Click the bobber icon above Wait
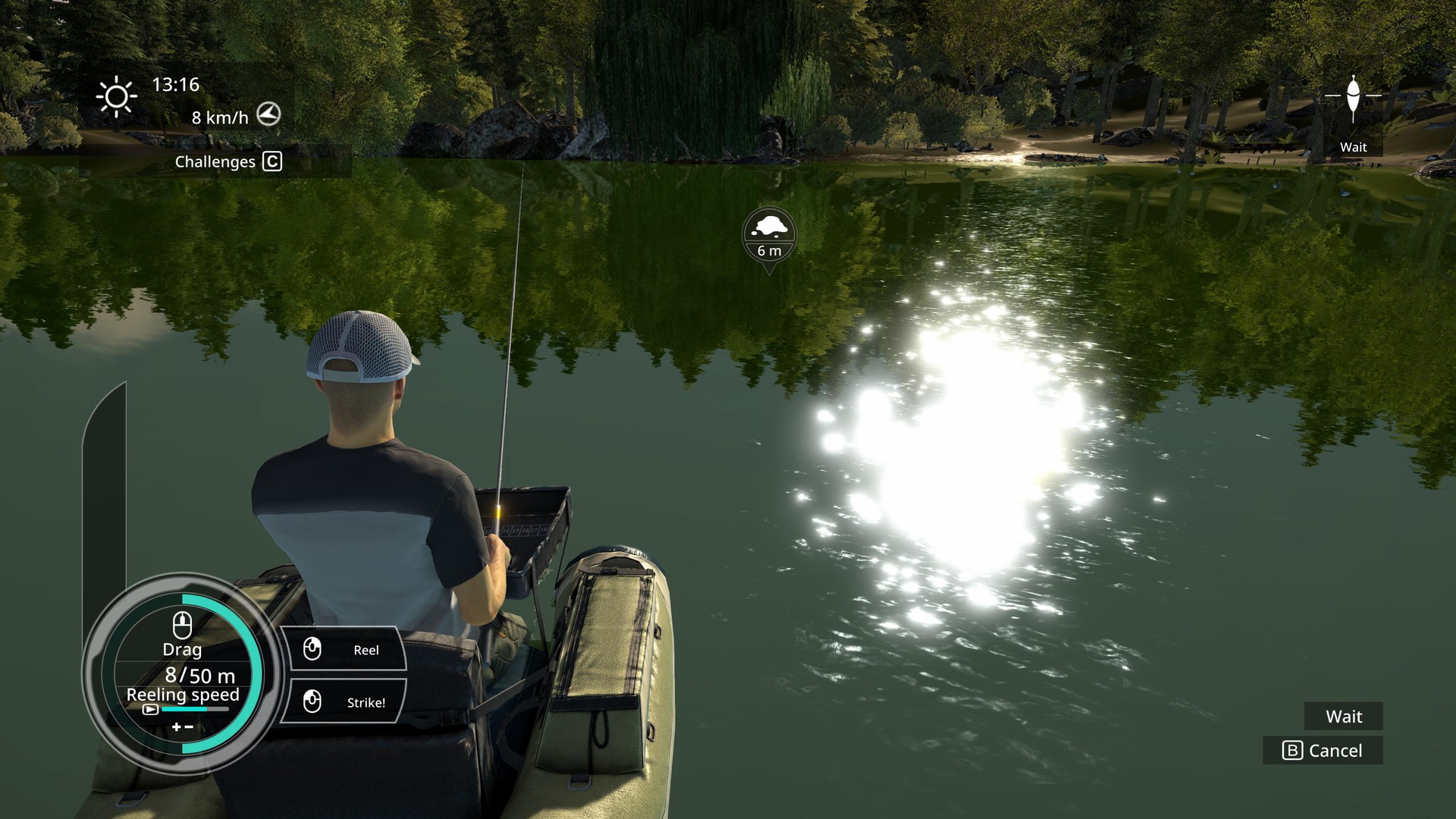The height and width of the screenshot is (819, 1456). tap(1354, 96)
